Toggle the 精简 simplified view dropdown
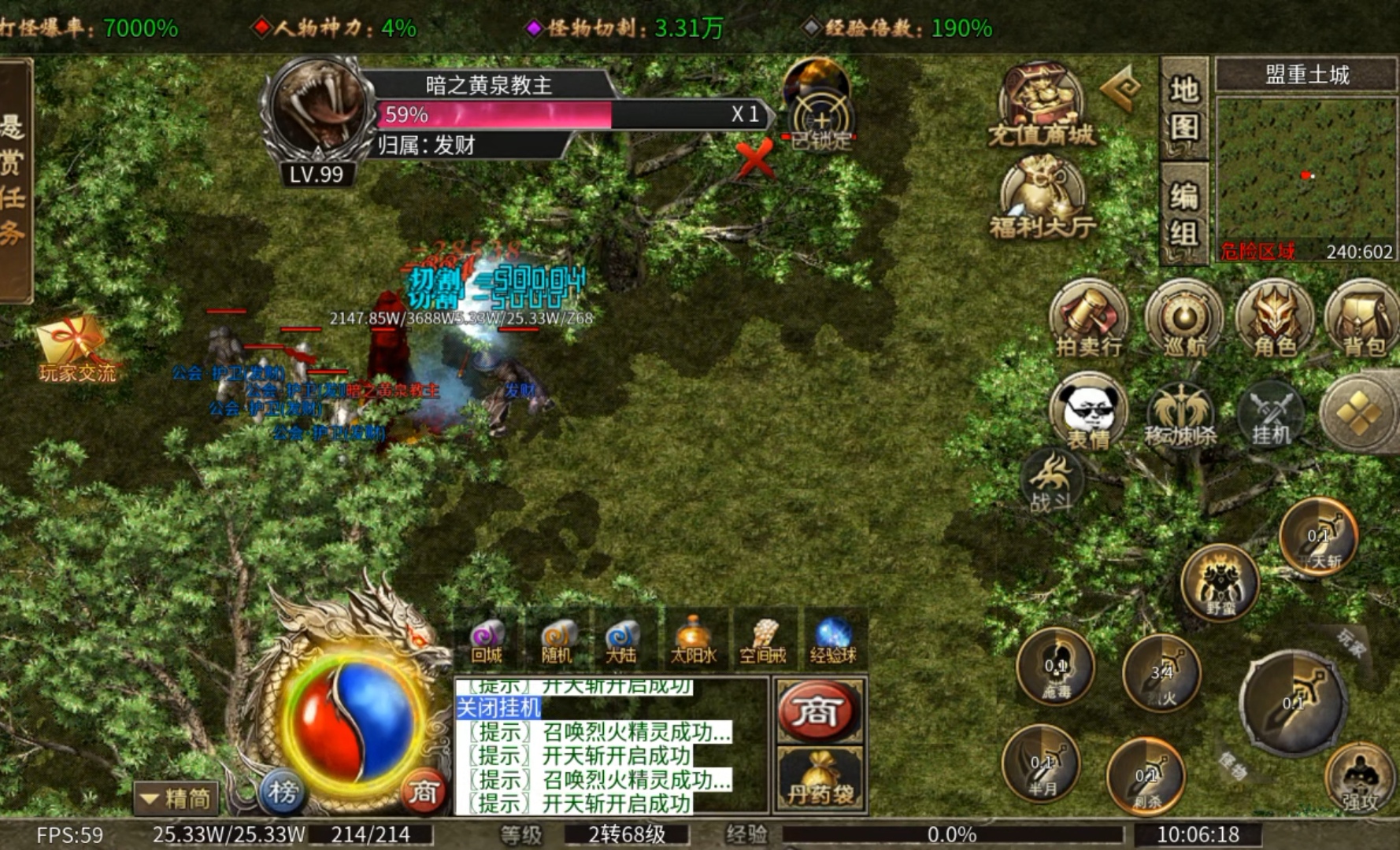The width and height of the screenshot is (1400, 850). click(176, 798)
